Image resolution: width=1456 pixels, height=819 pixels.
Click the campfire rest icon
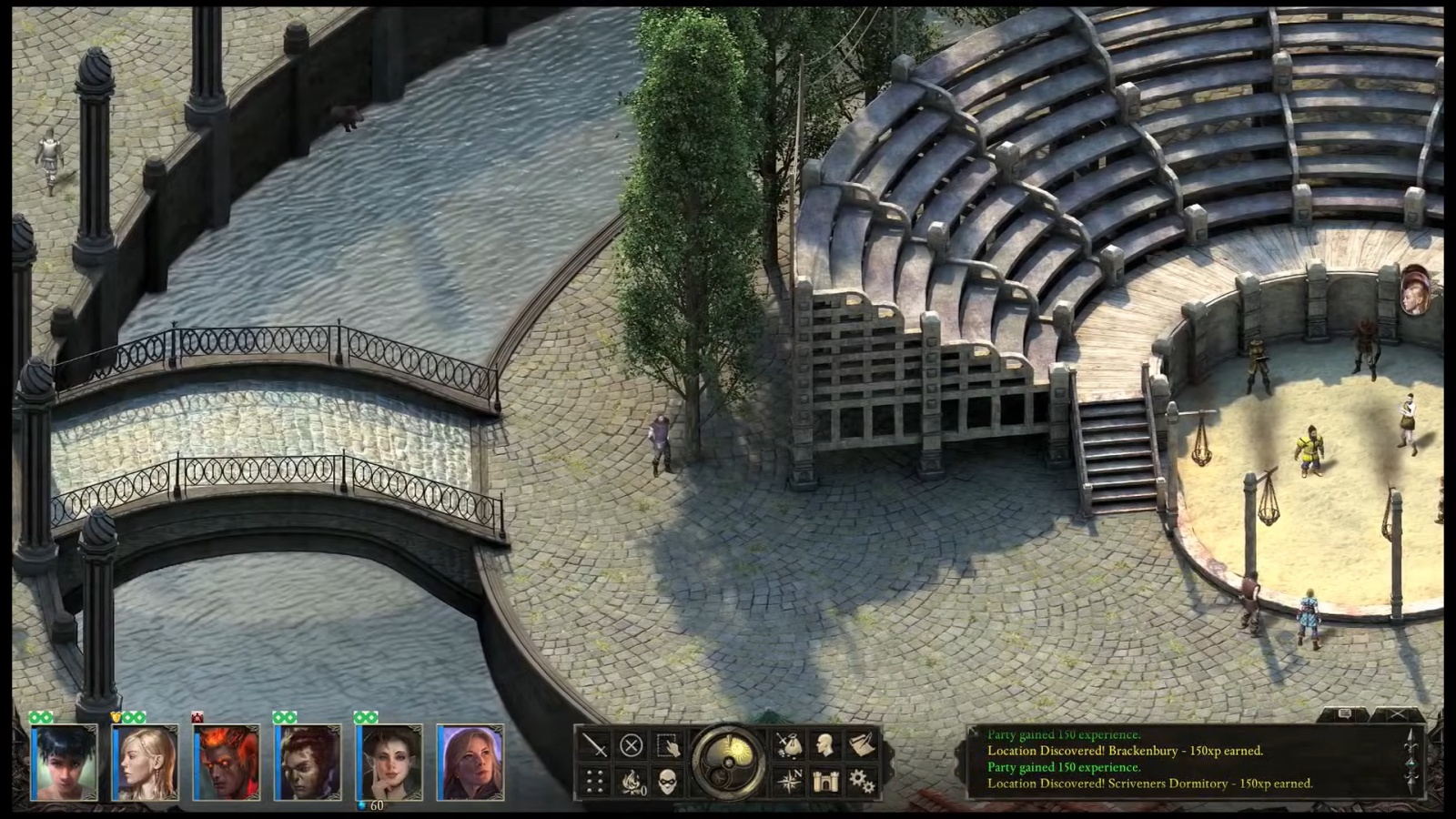click(x=631, y=781)
